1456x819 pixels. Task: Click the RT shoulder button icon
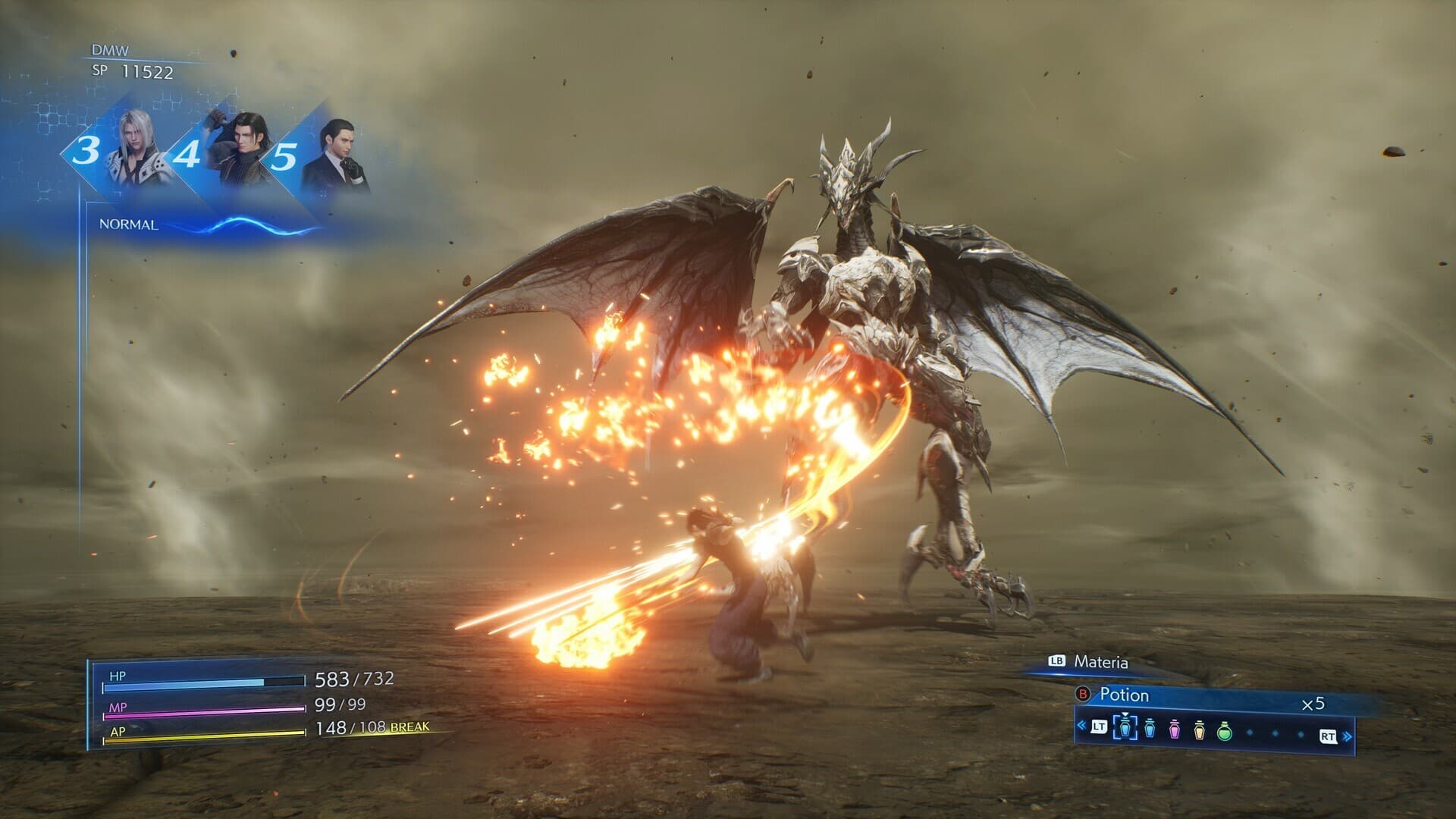(x=1327, y=736)
